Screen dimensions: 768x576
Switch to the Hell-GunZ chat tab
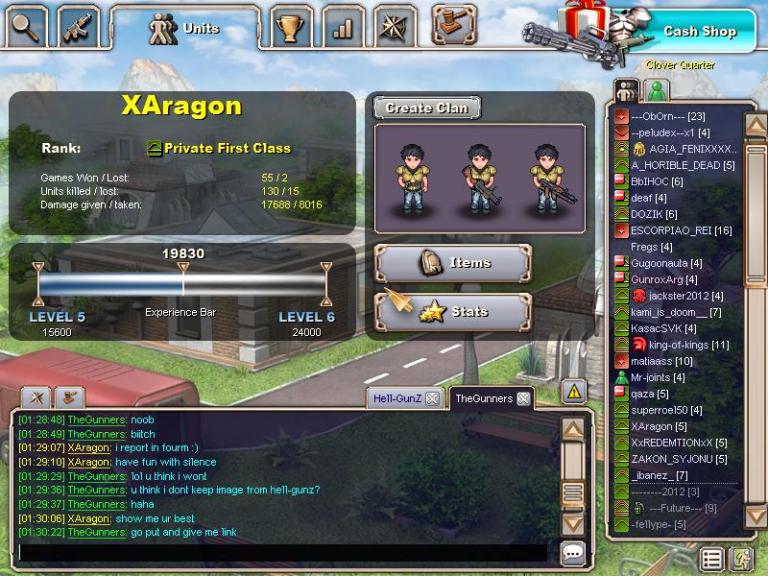coord(397,398)
